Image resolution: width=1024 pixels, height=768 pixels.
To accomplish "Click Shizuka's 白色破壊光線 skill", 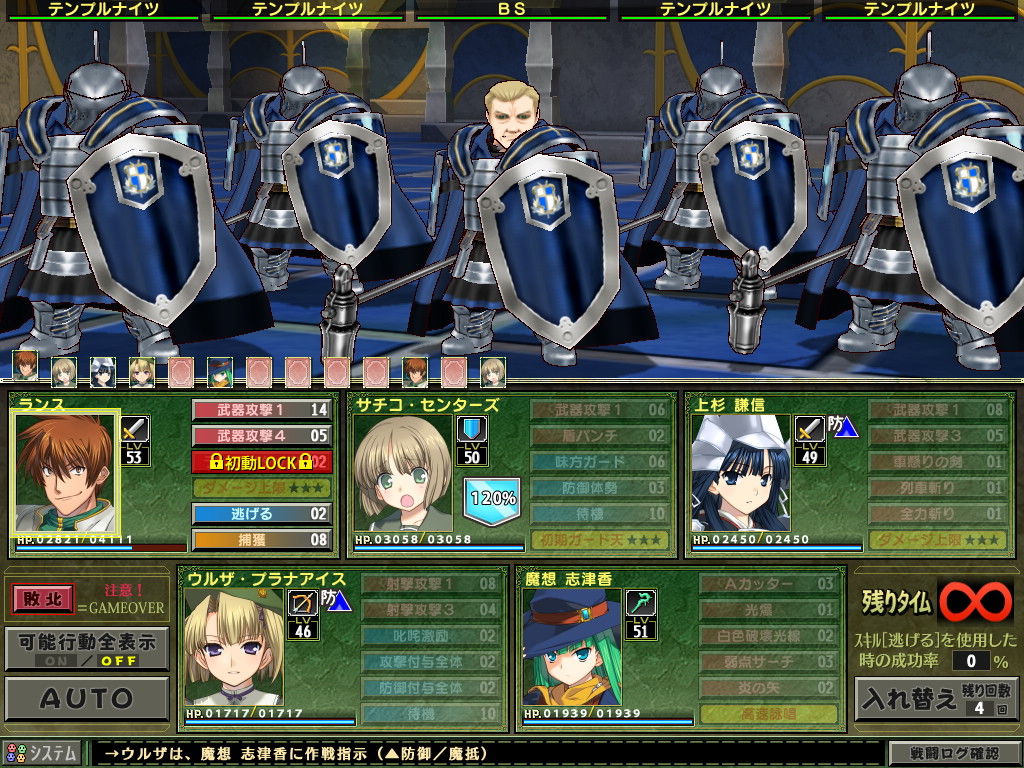I will coord(768,636).
